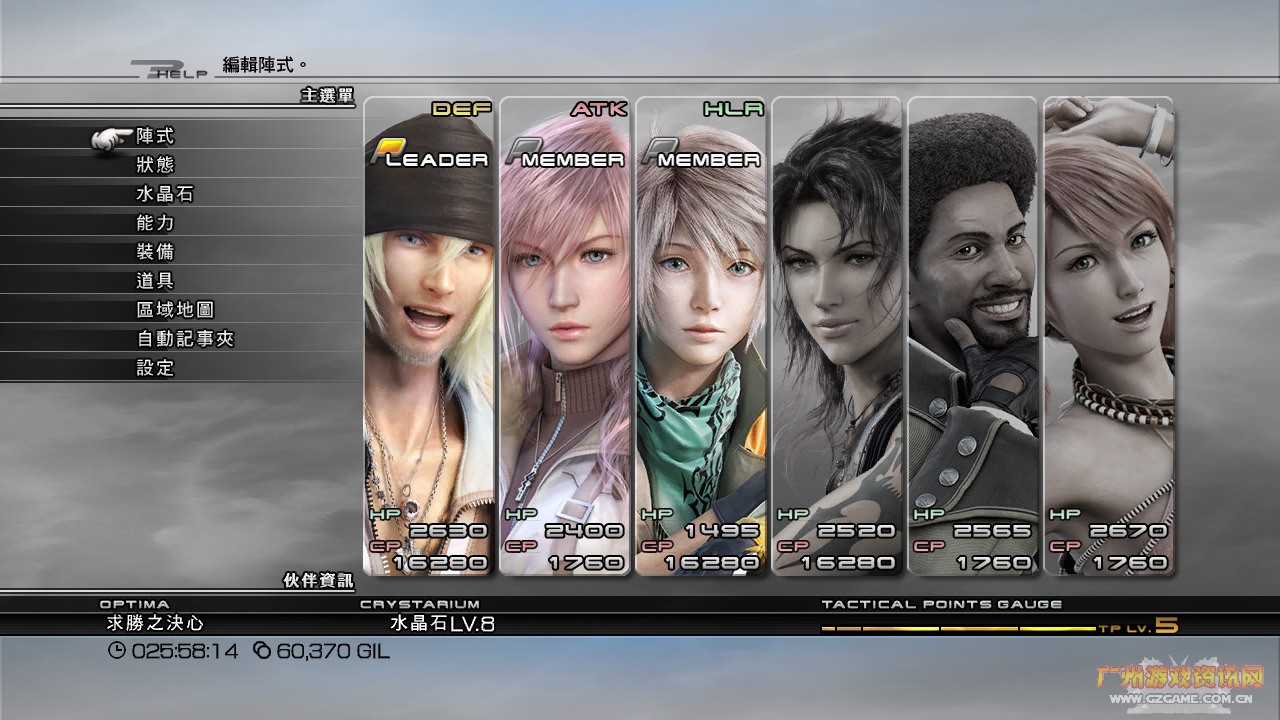Viewport: 1280px width, 720px height.
Task: Choose the pink-haired ATK member card
Action: tap(565, 336)
